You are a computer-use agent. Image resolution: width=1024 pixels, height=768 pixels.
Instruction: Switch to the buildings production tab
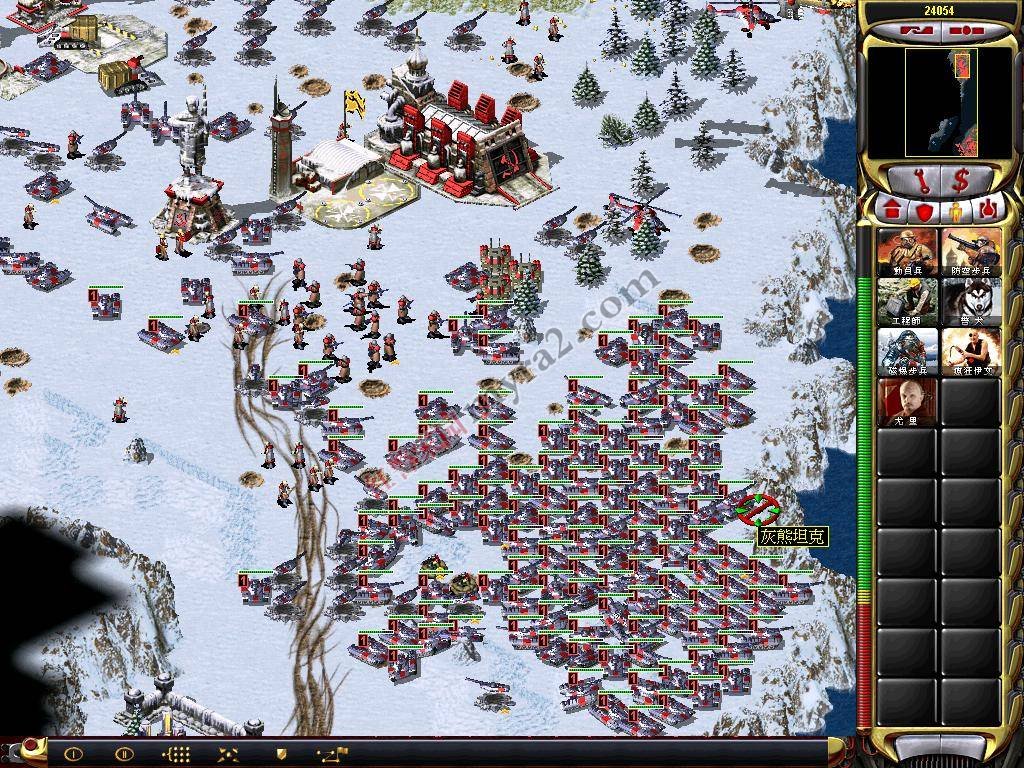893,211
